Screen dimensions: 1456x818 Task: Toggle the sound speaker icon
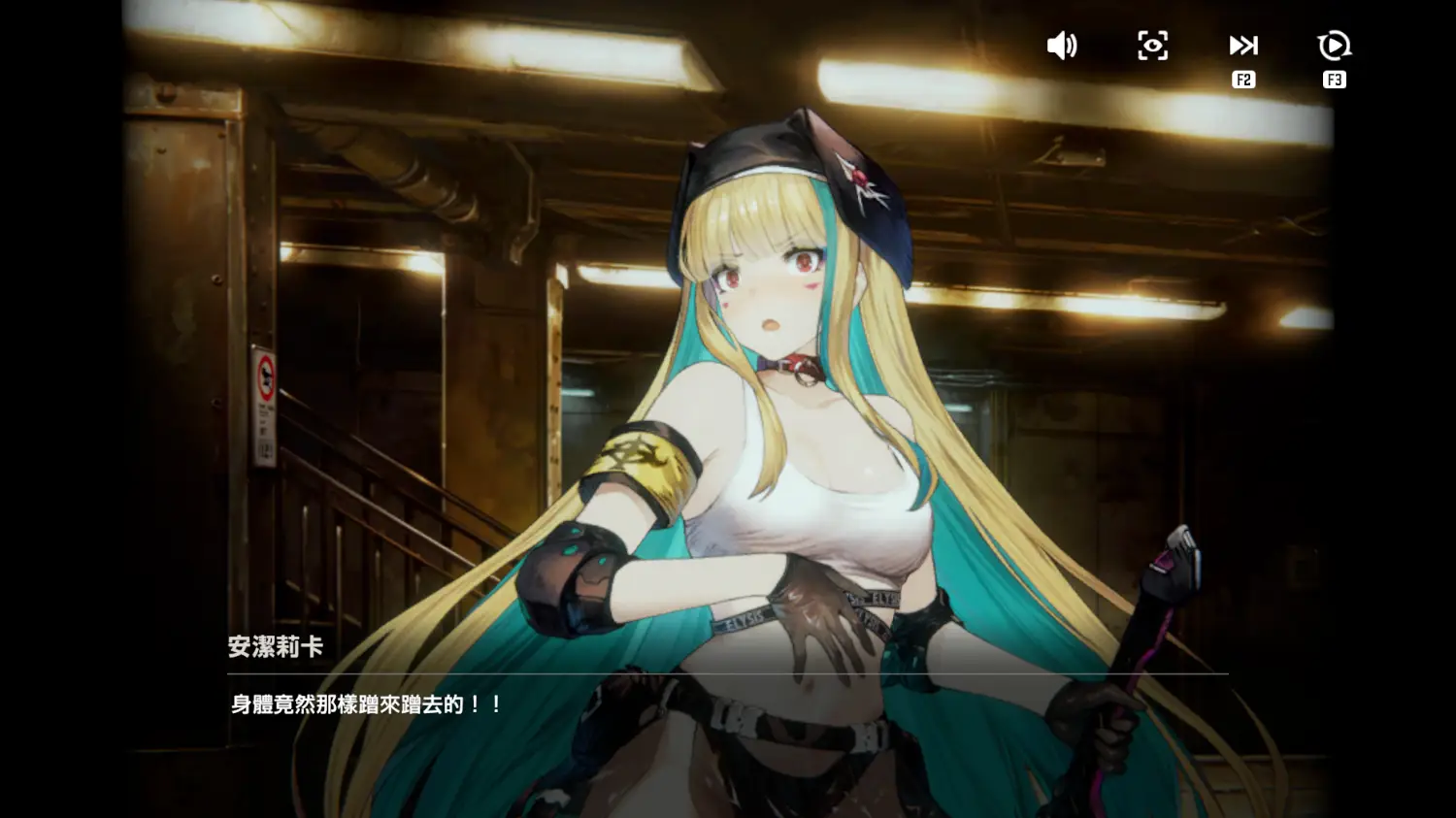[x=1062, y=46]
